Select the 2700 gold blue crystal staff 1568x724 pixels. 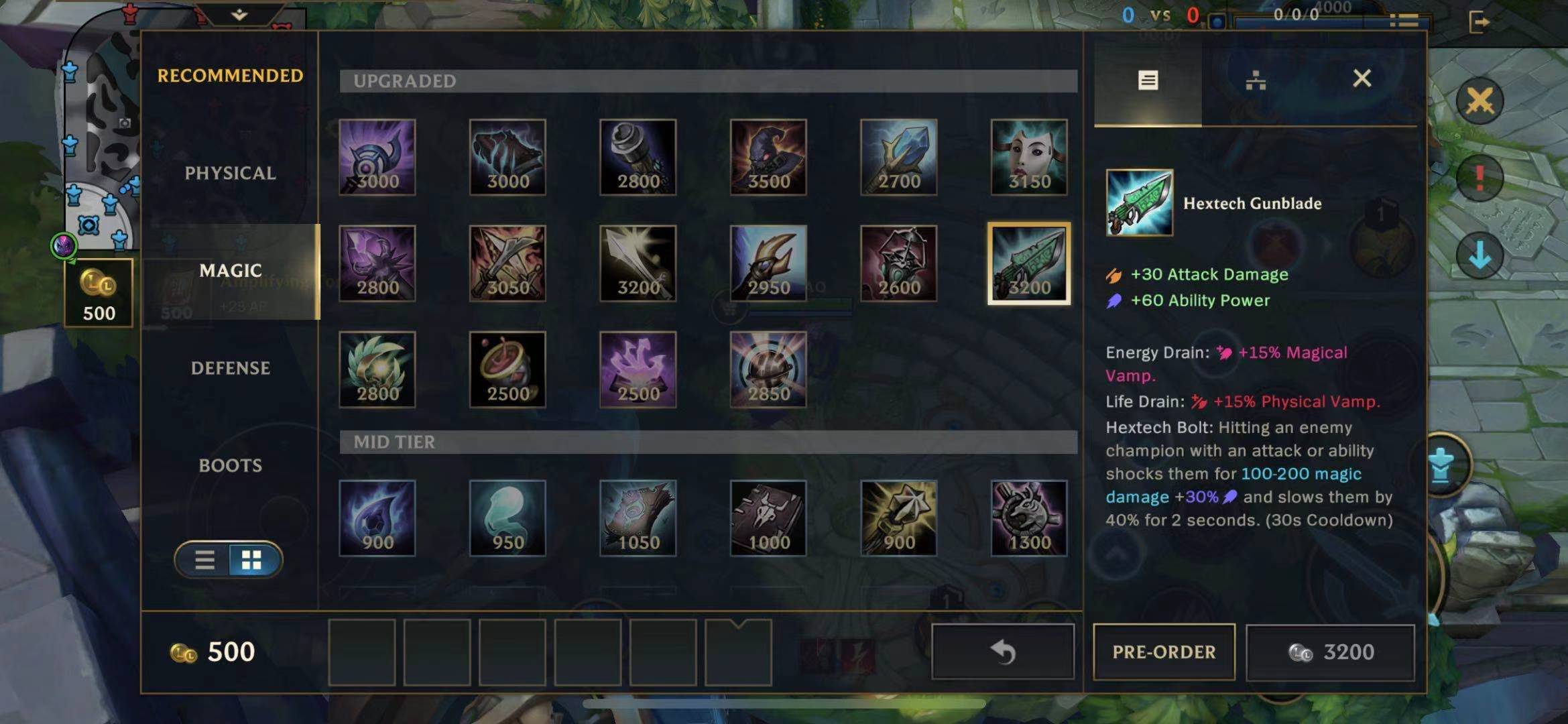[x=898, y=158]
